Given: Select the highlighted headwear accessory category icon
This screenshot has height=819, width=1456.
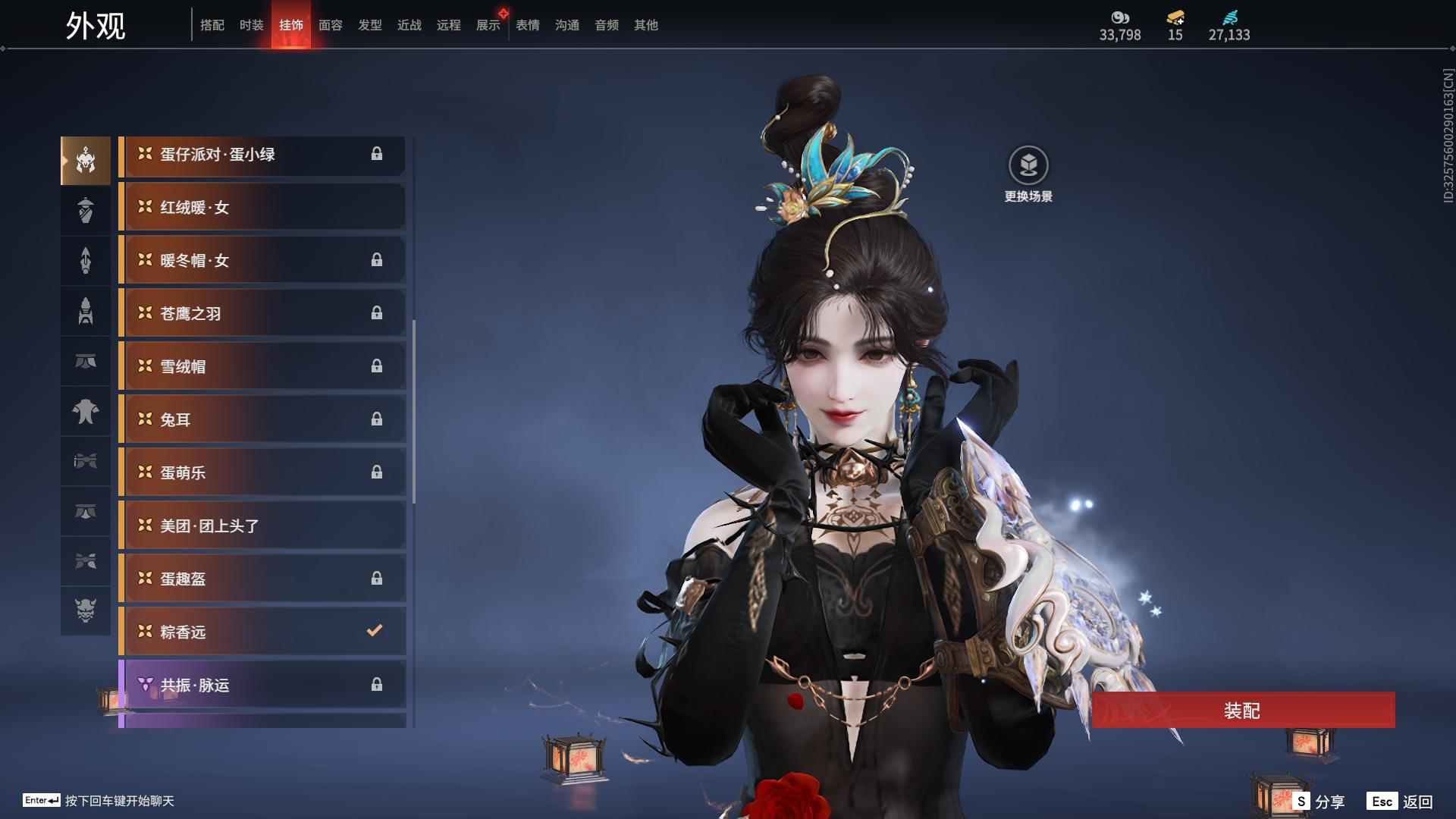Looking at the screenshot, I should [x=86, y=159].
